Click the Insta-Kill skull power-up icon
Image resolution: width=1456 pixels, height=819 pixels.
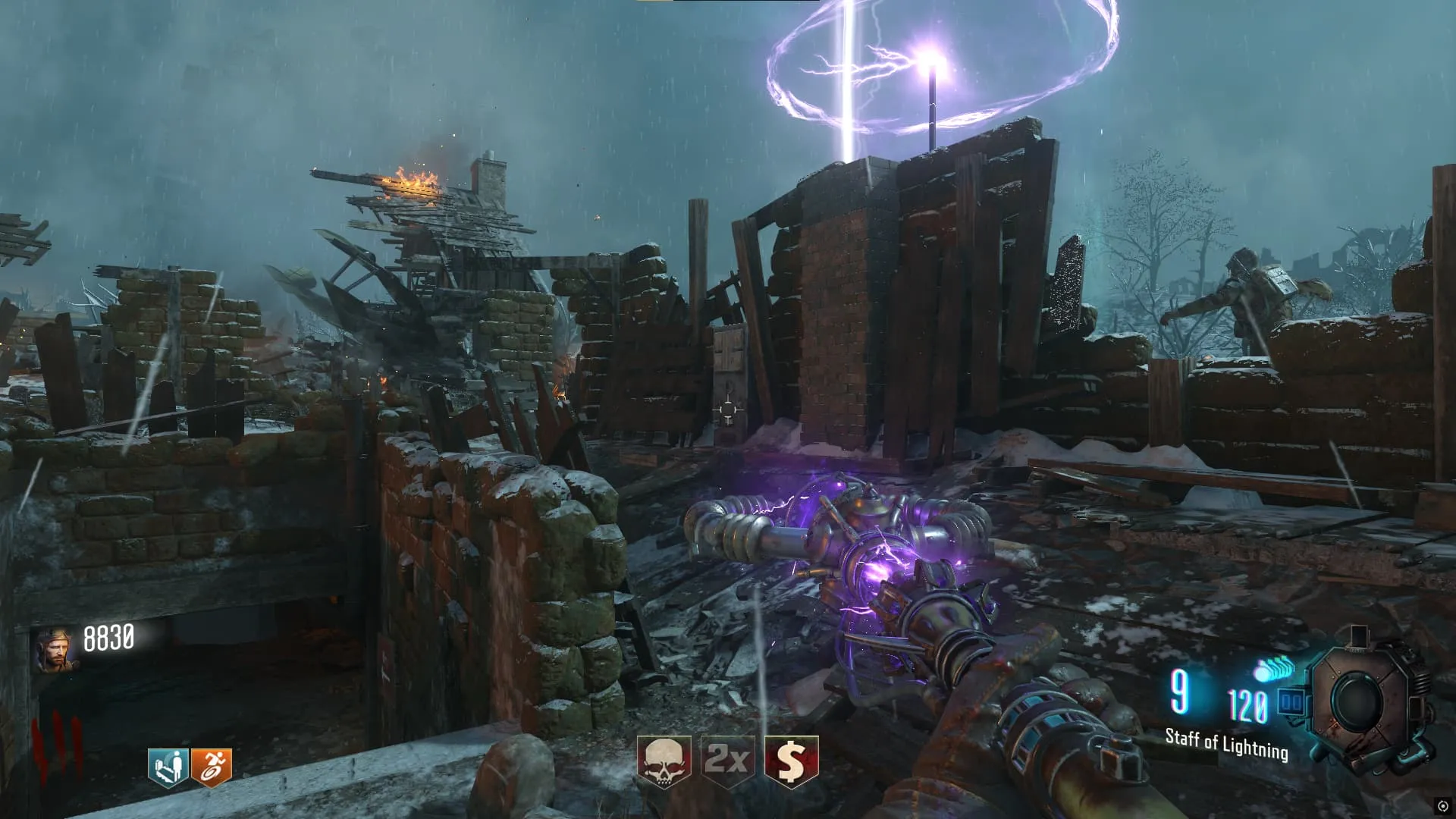pos(664,761)
